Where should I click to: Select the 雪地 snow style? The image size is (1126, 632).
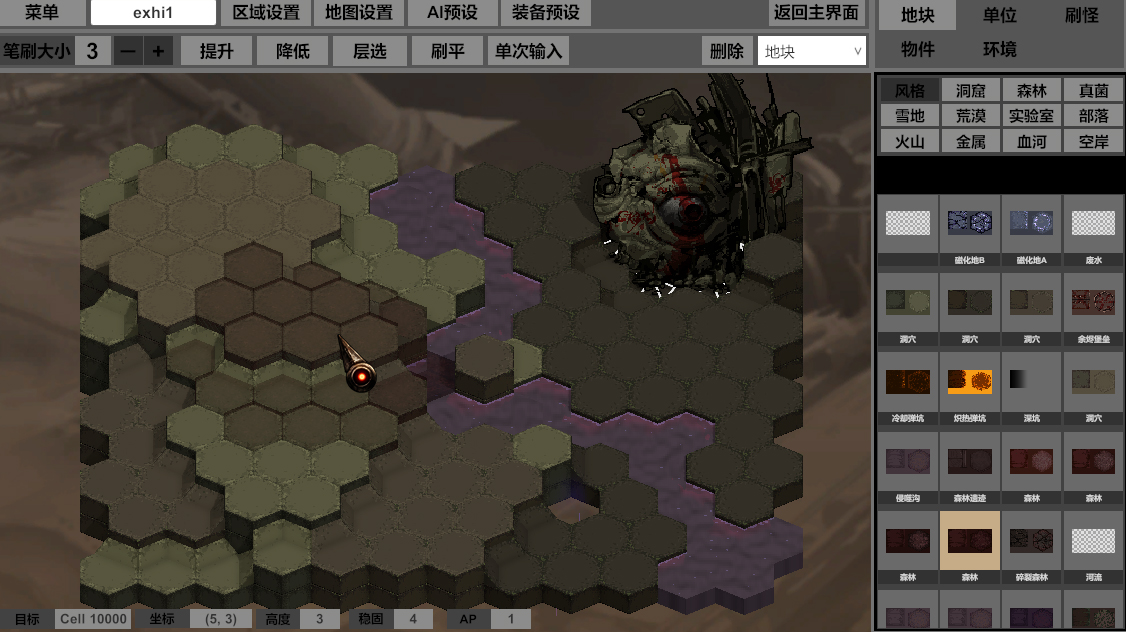(x=909, y=116)
